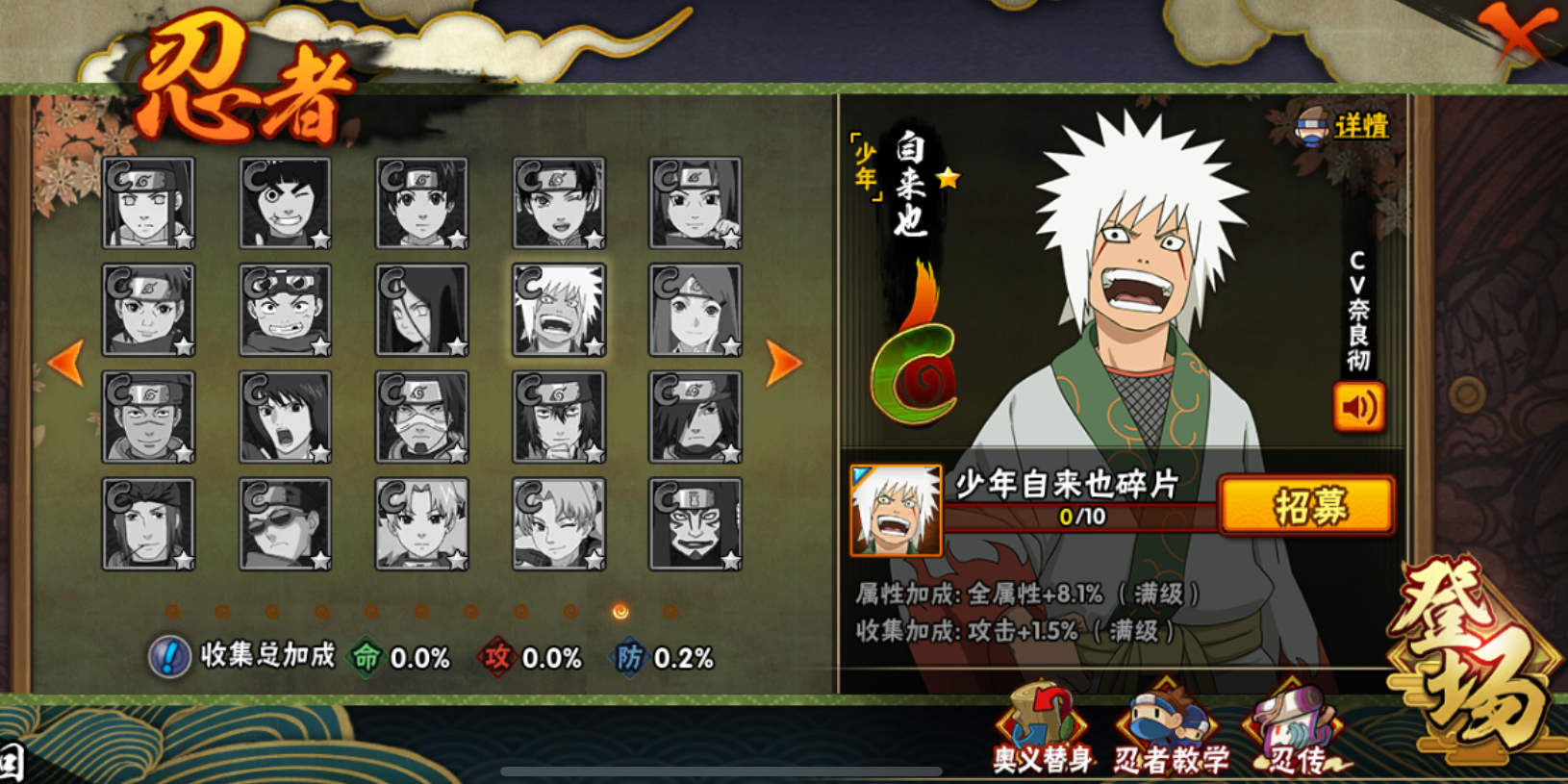Image resolution: width=1568 pixels, height=784 pixels.
Task: Go to the next ninja page arrow
Action: (x=783, y=363)
